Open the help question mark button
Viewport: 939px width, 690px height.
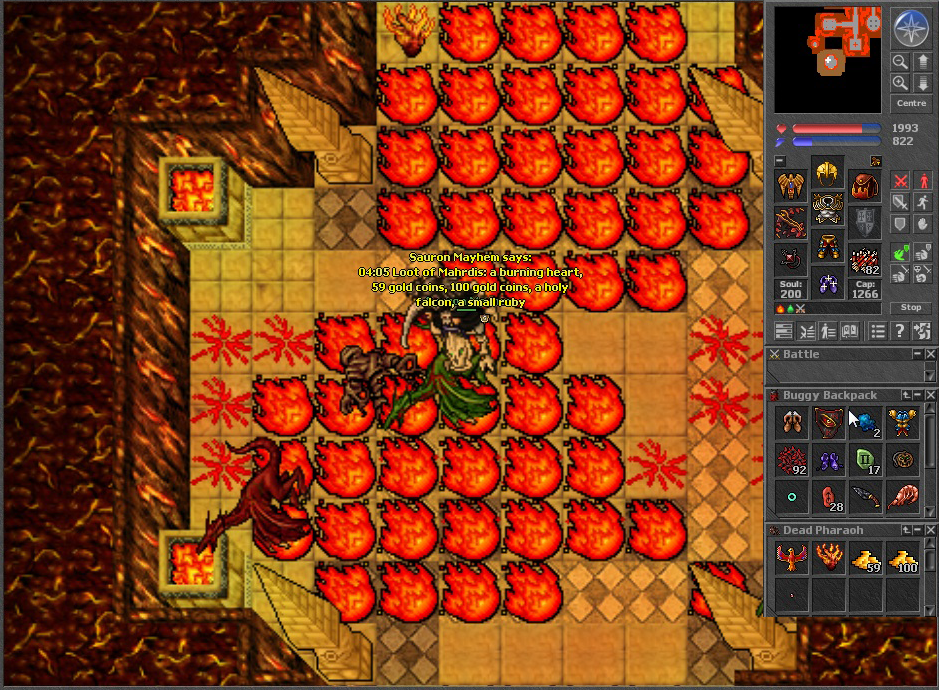click(900, 331)
